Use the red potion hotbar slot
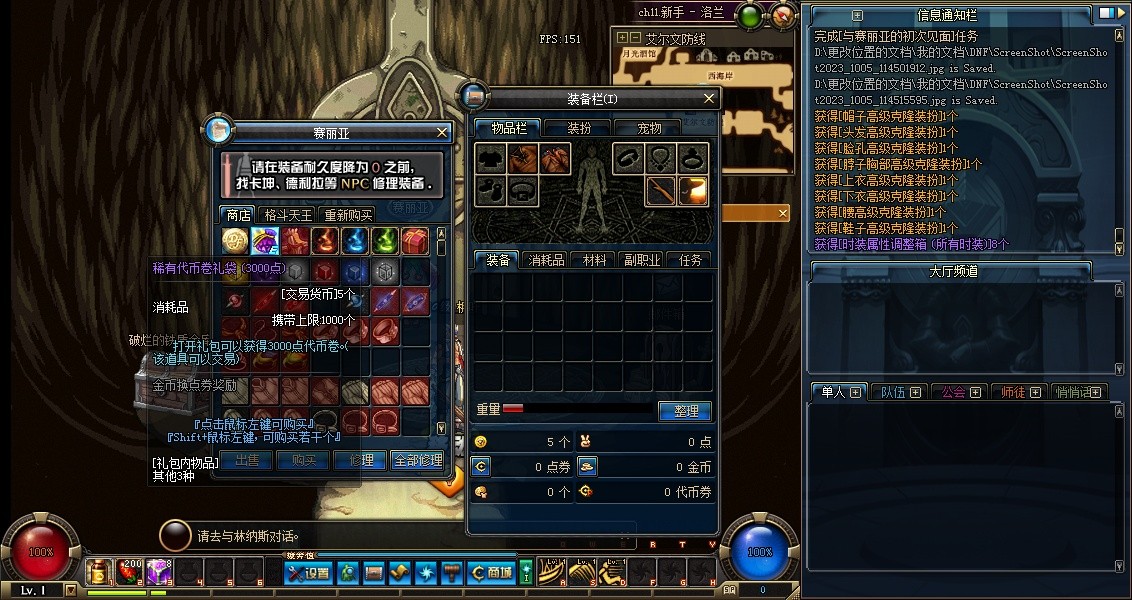Screen dimensions: 1132x600 tap(129, 572)
